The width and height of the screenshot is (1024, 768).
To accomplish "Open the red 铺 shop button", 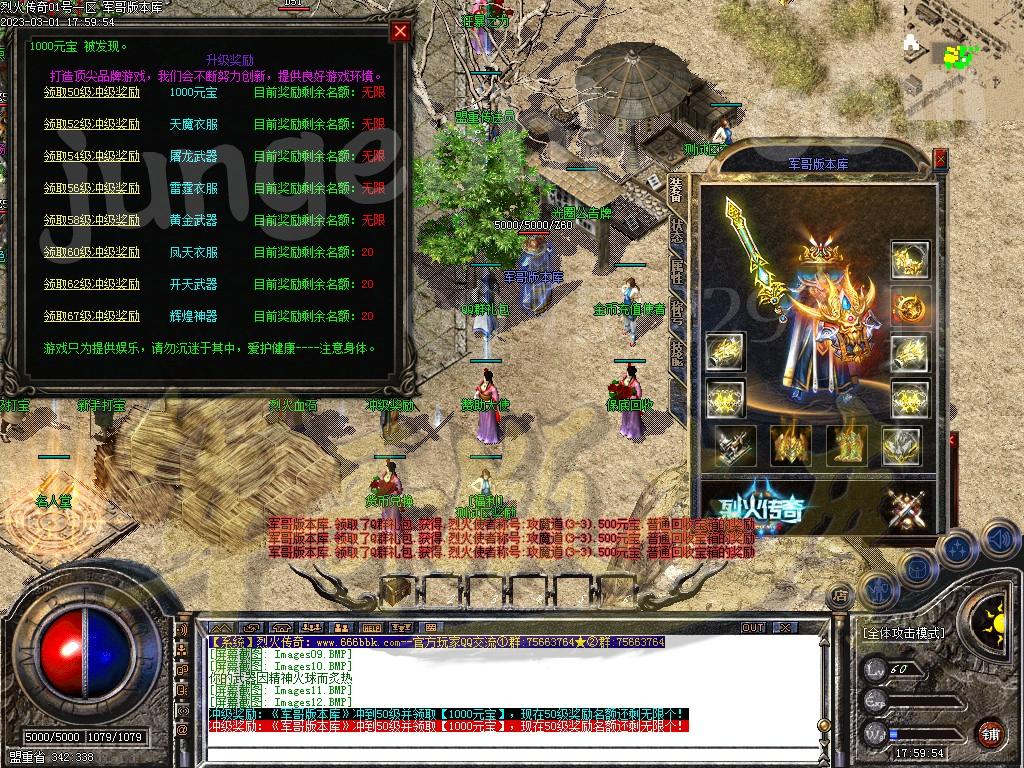I will (990, 733).
